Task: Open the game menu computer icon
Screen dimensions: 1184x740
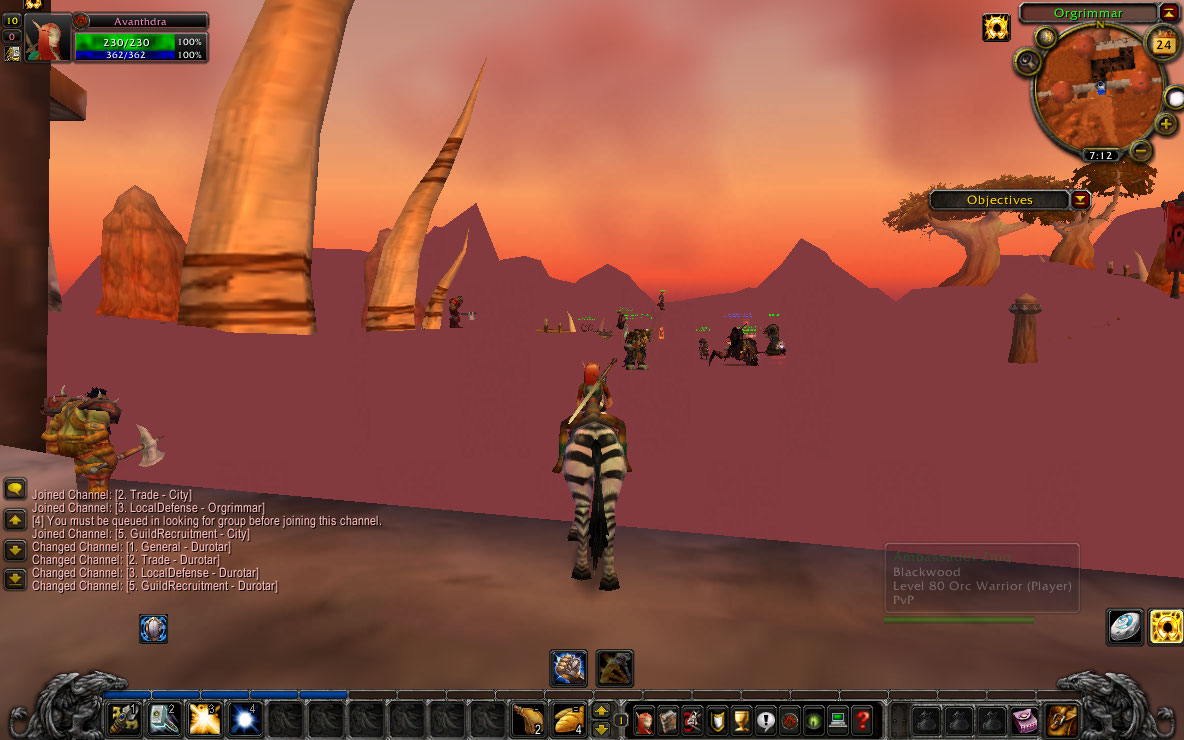Action: click(x=838, y=719)
